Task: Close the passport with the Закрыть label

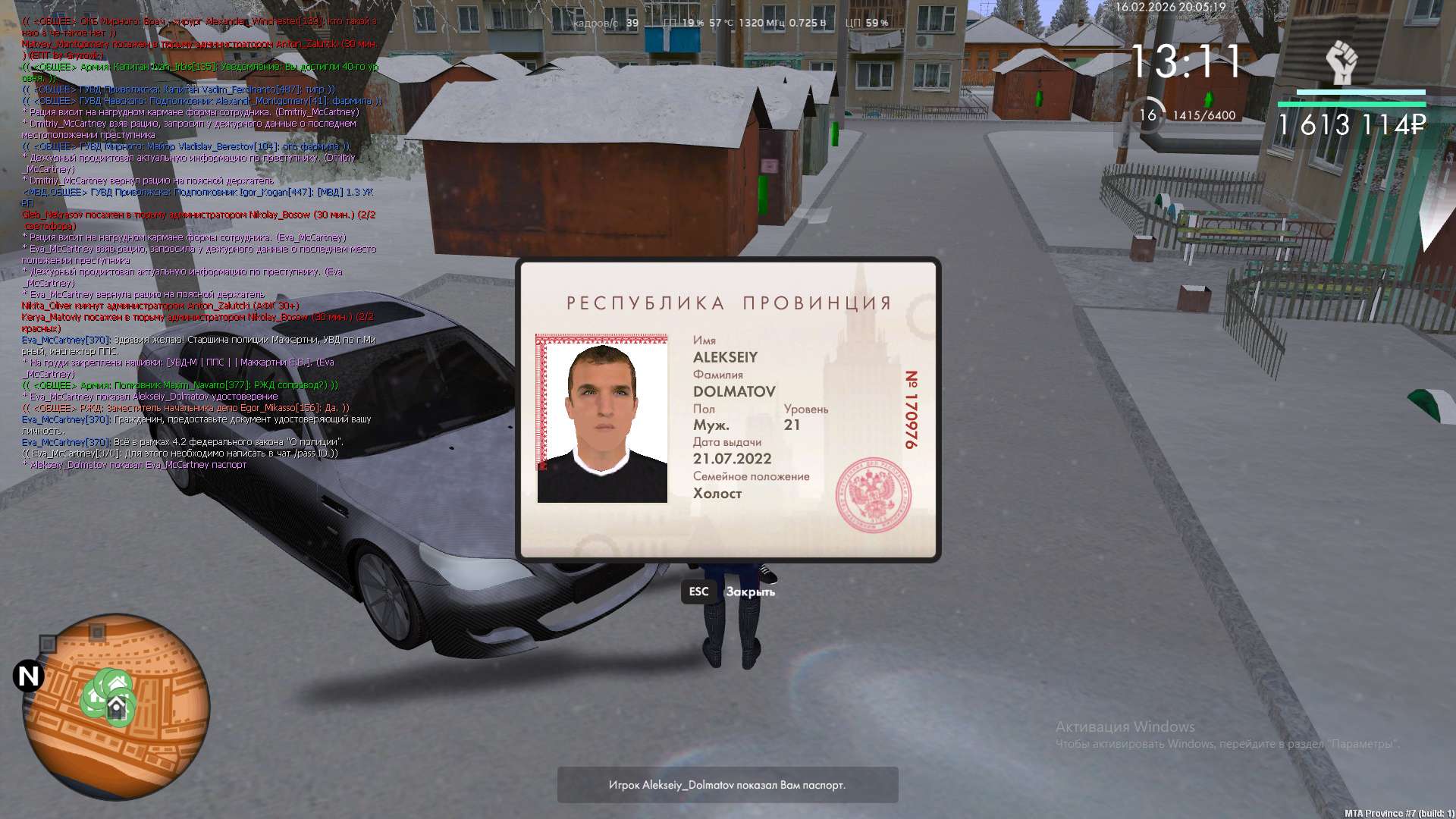Action: point(749,592)
